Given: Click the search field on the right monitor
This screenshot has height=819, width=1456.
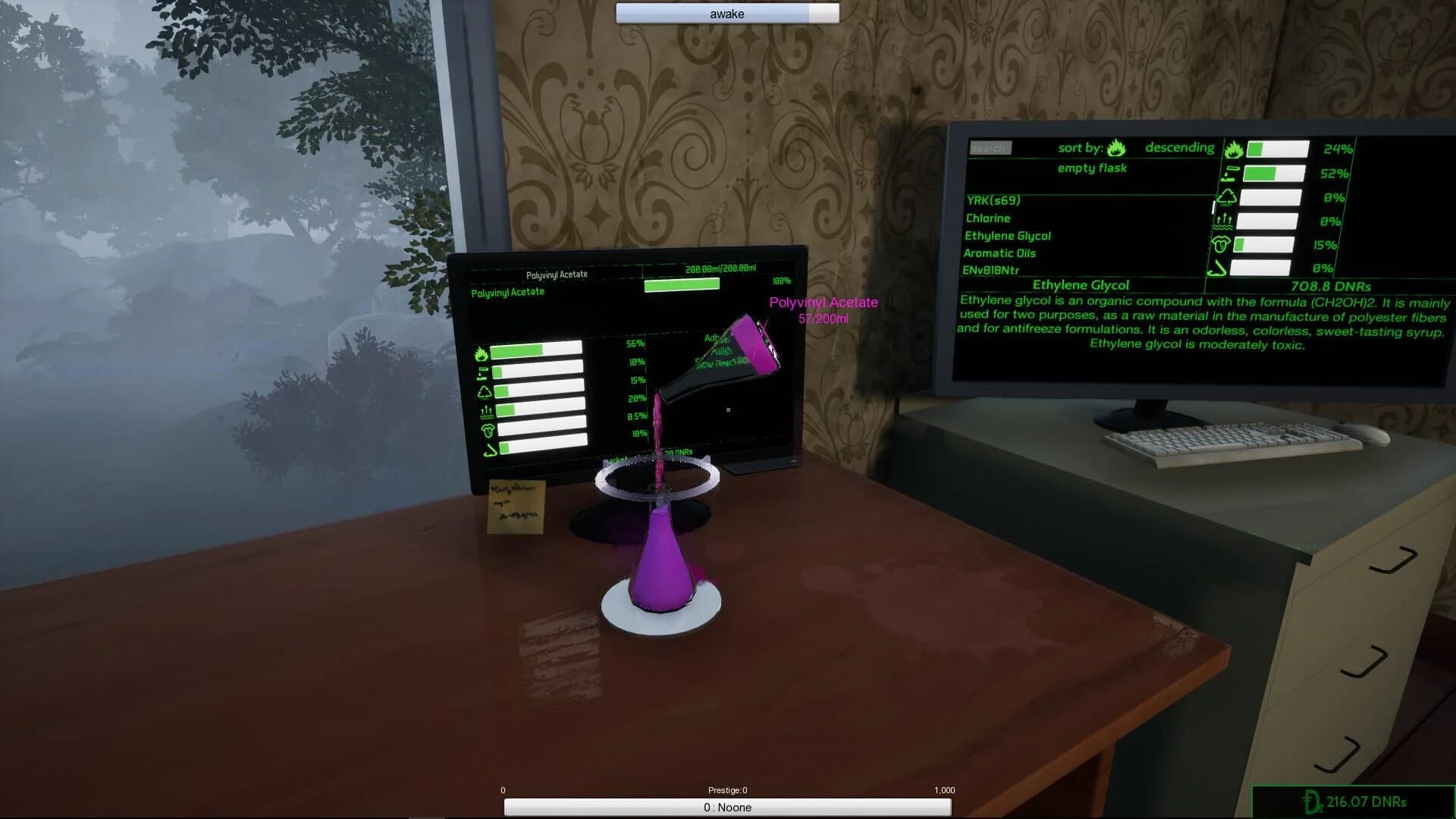Looking at the screenshot, I should tap(990, 147).
